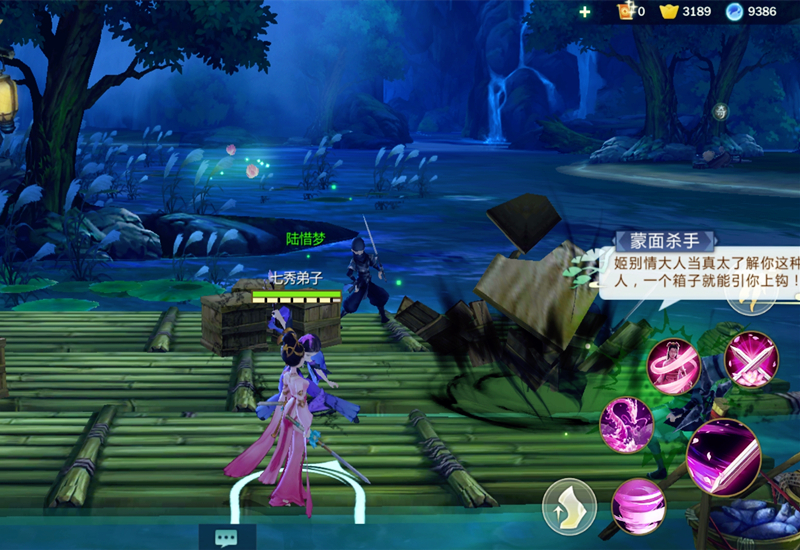
Task: Trigger the purple water dragon skill
Action: 626,424
